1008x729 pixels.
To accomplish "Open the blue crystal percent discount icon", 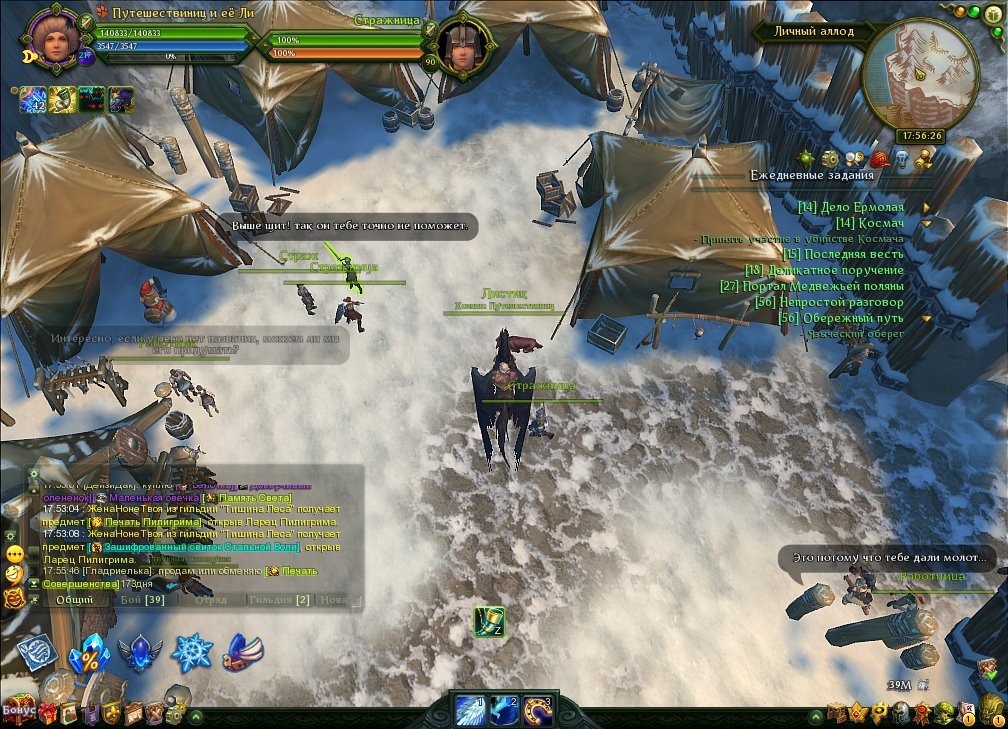I will (x=89, y=654).
